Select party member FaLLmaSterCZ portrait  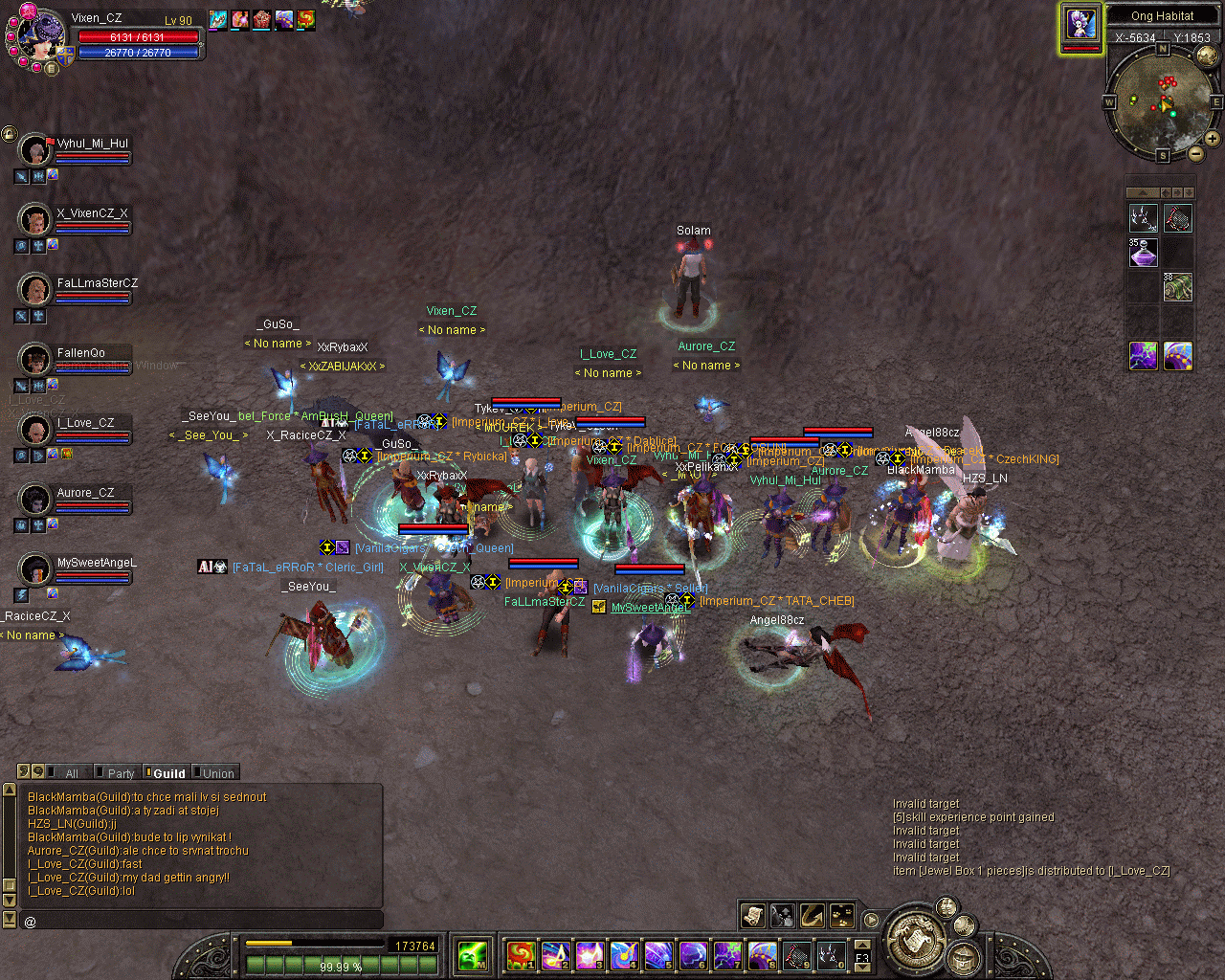(35, 289)
